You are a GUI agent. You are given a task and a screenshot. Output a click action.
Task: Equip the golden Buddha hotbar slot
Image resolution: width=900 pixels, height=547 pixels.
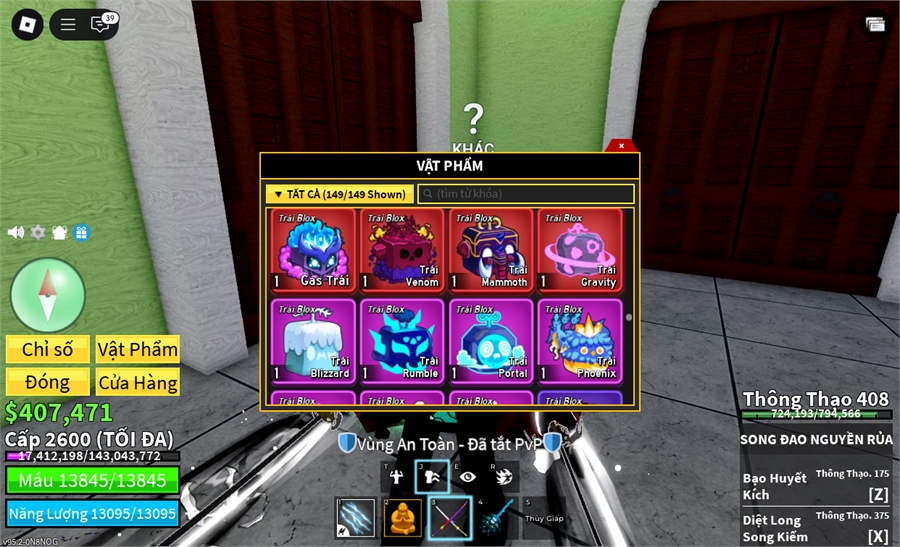tap(403, 517)
